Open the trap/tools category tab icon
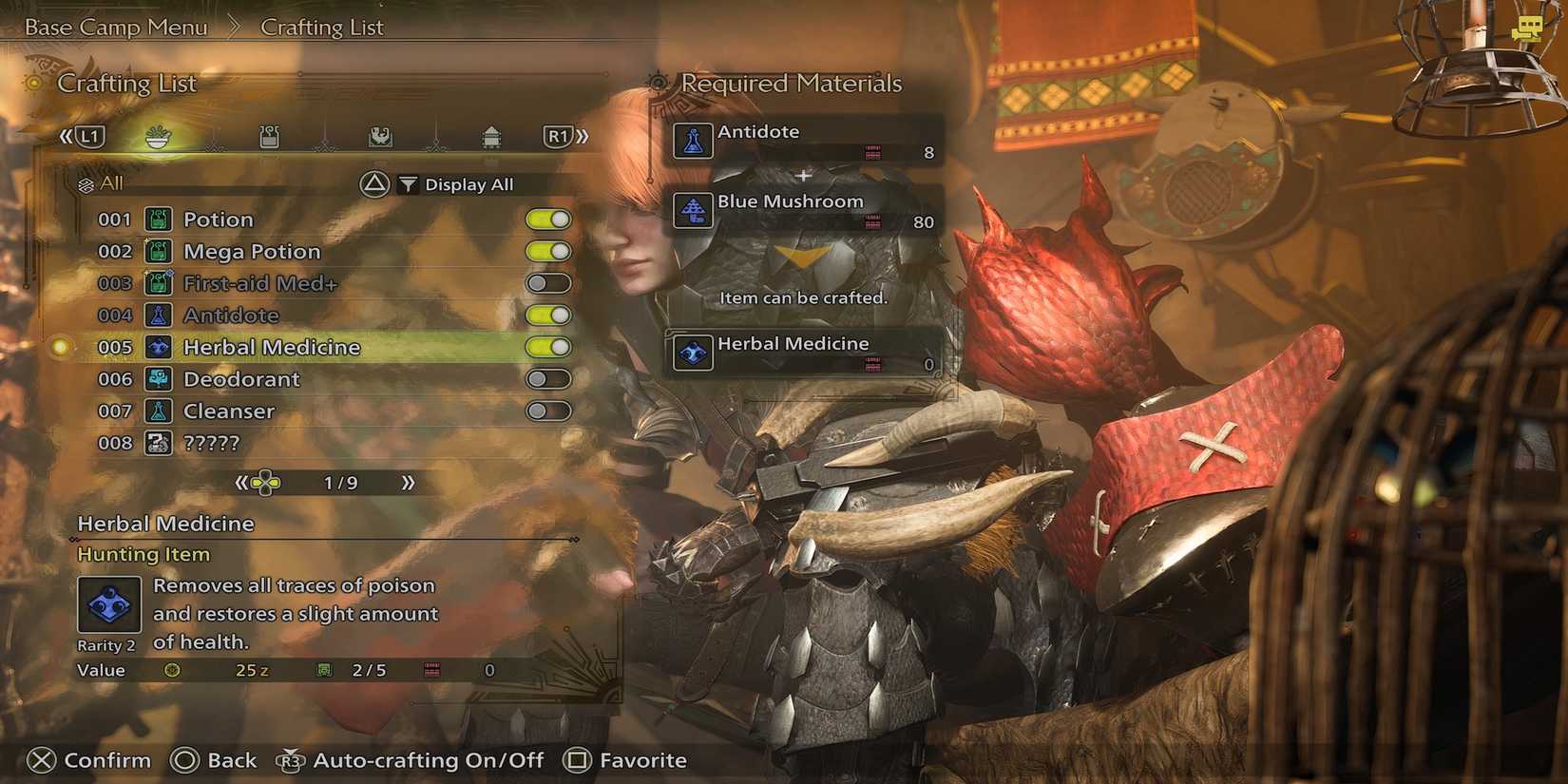 coord(269,137)
